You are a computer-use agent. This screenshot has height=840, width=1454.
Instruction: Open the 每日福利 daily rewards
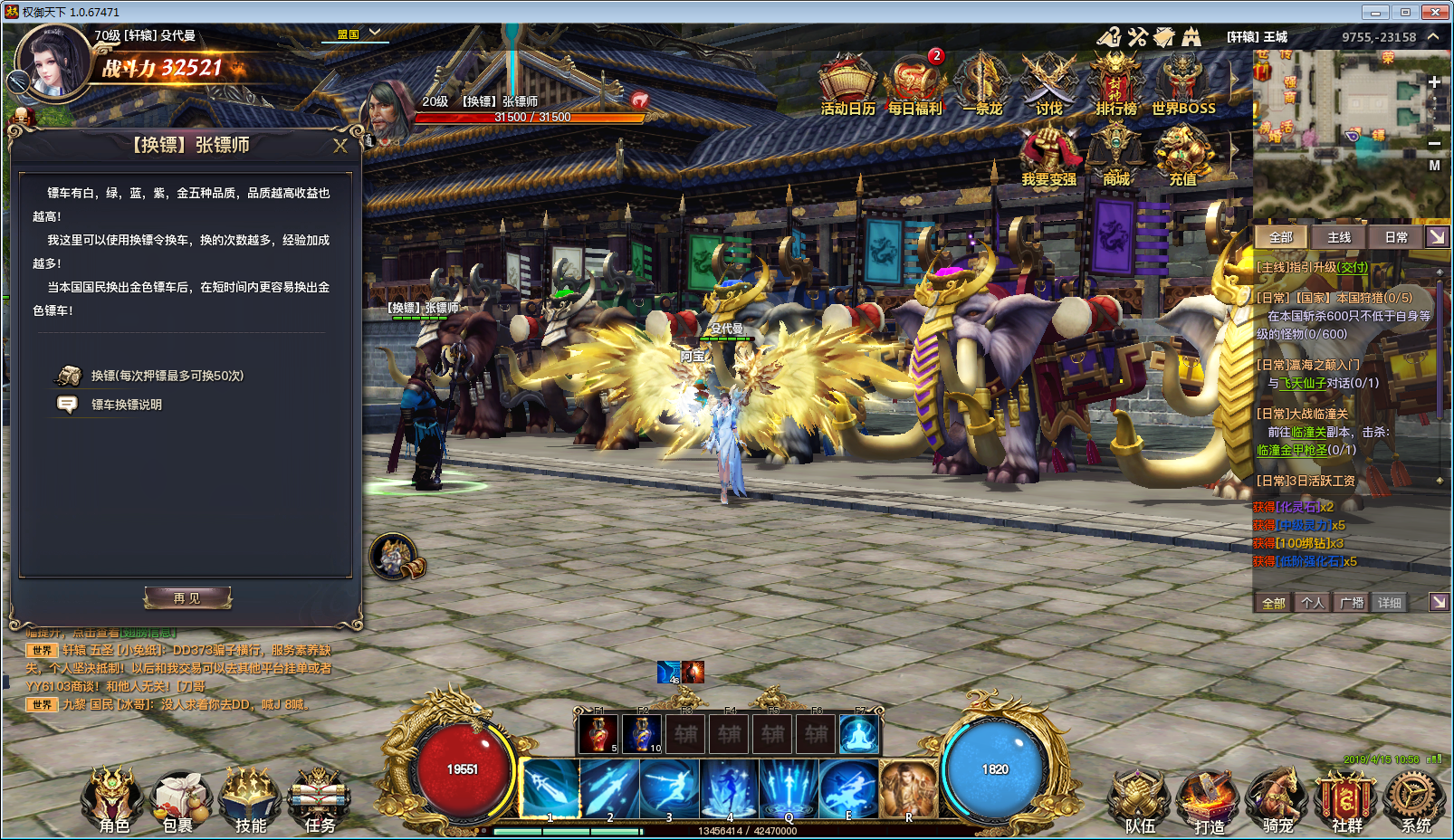click(x=914, y=85)
